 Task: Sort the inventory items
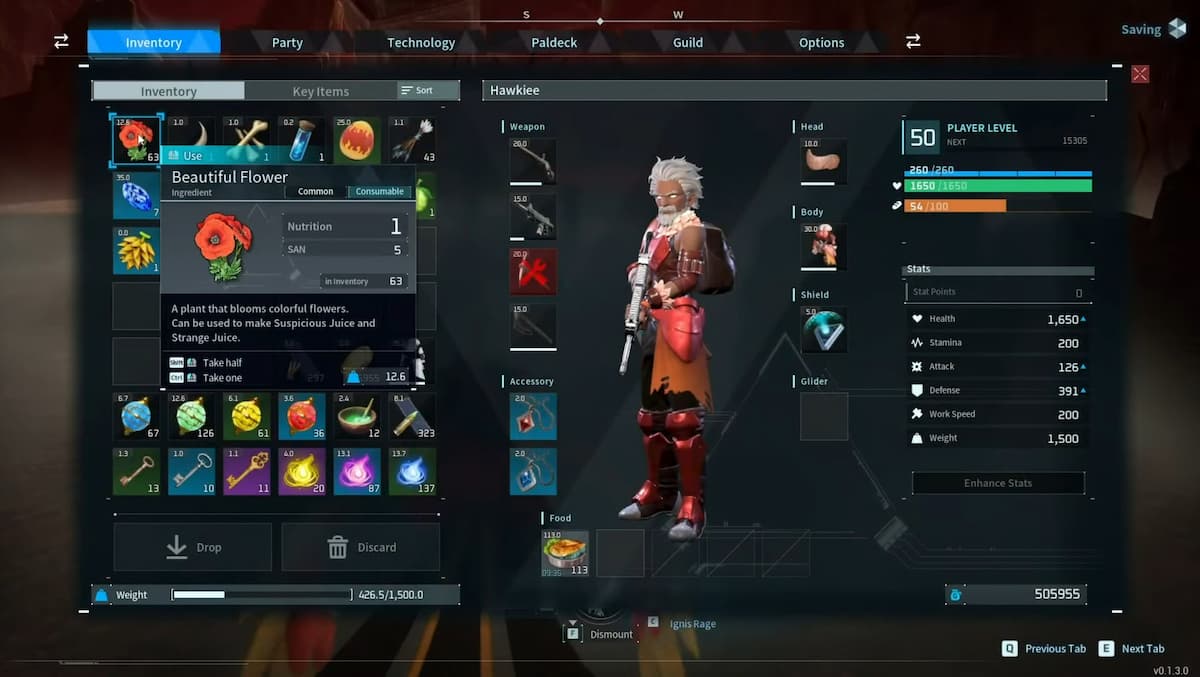coord(418,91)
